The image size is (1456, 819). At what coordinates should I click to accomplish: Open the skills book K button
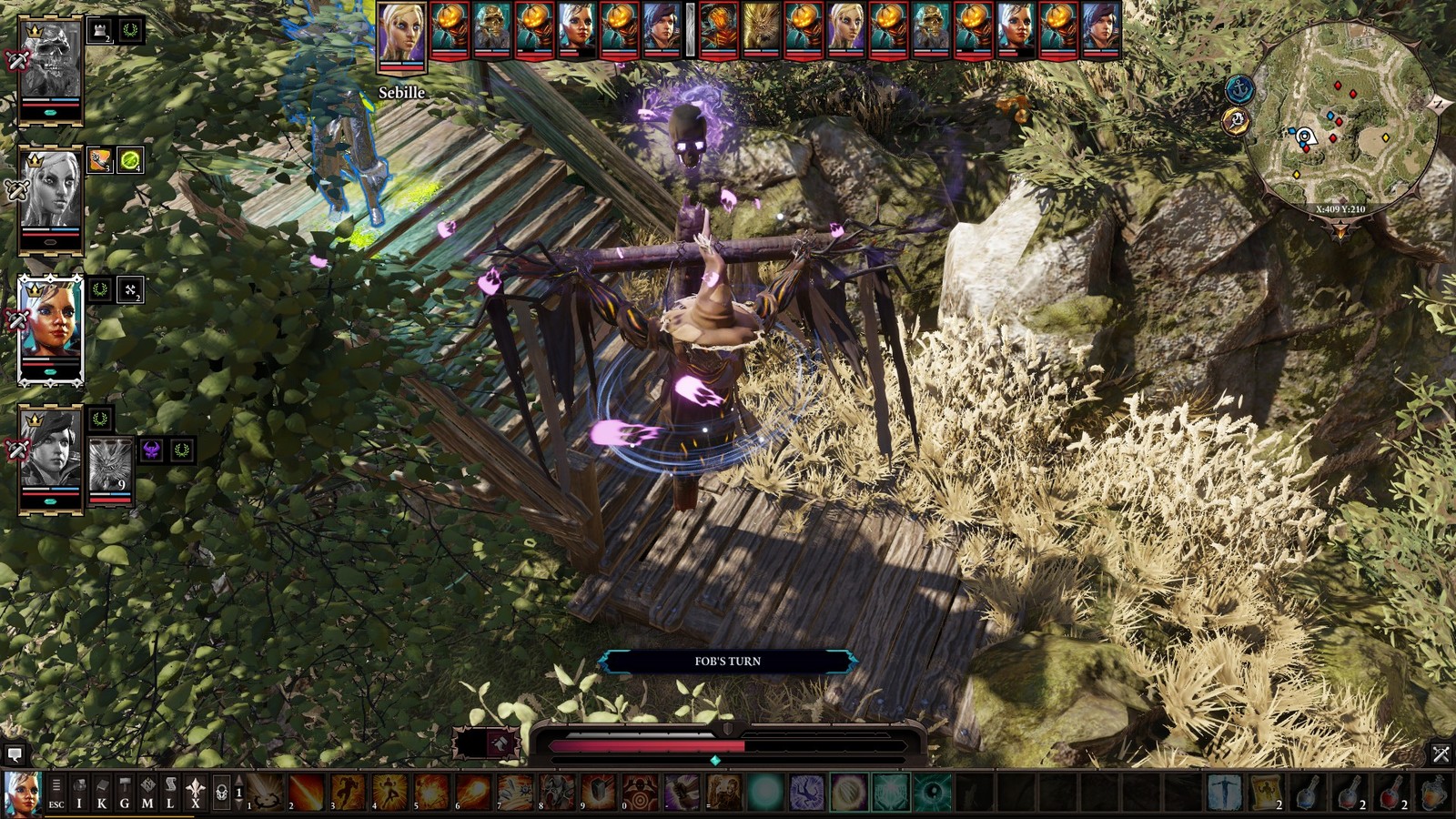[x=102, y=794]
